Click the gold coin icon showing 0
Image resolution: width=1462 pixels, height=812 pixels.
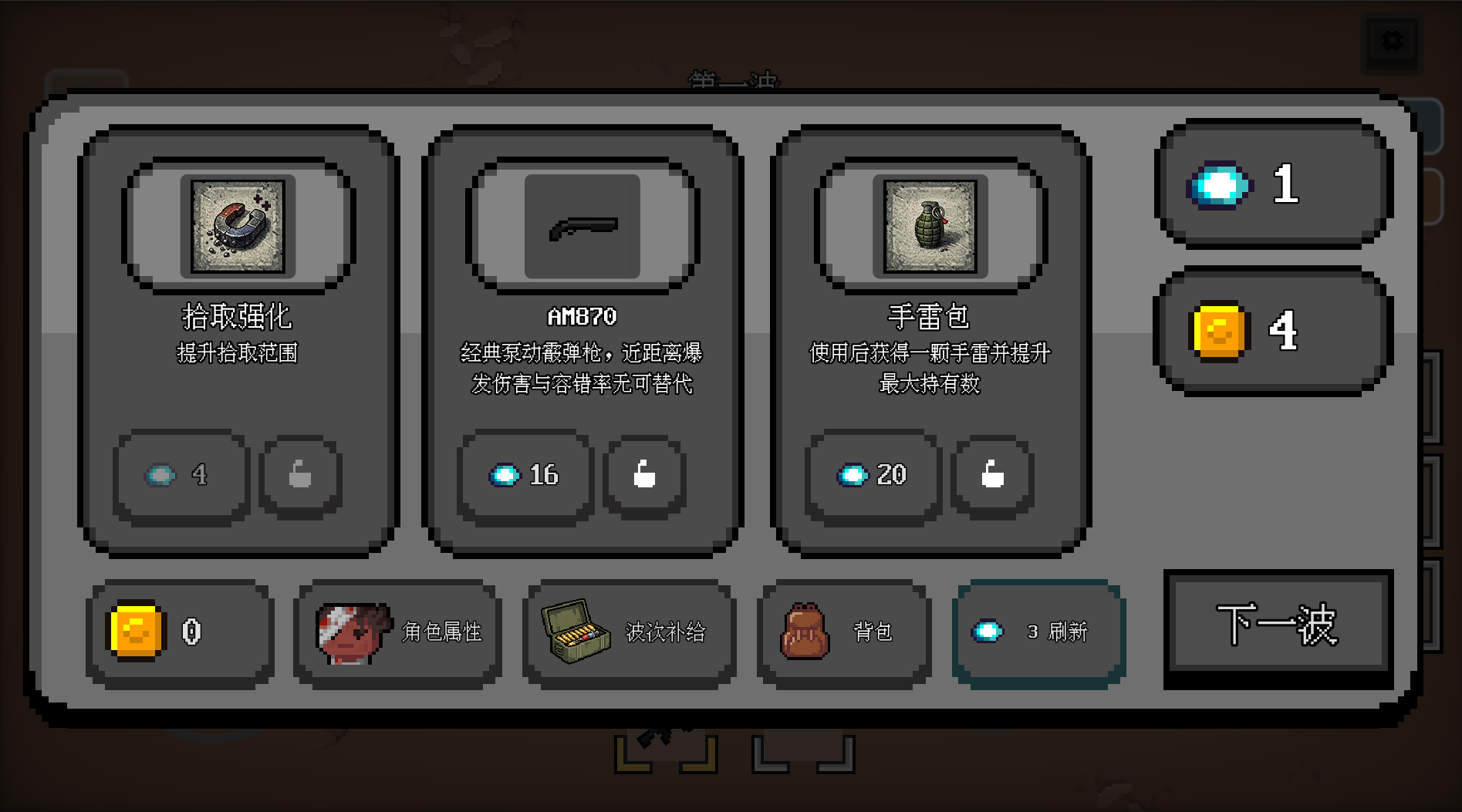click(x=136, y=631)
